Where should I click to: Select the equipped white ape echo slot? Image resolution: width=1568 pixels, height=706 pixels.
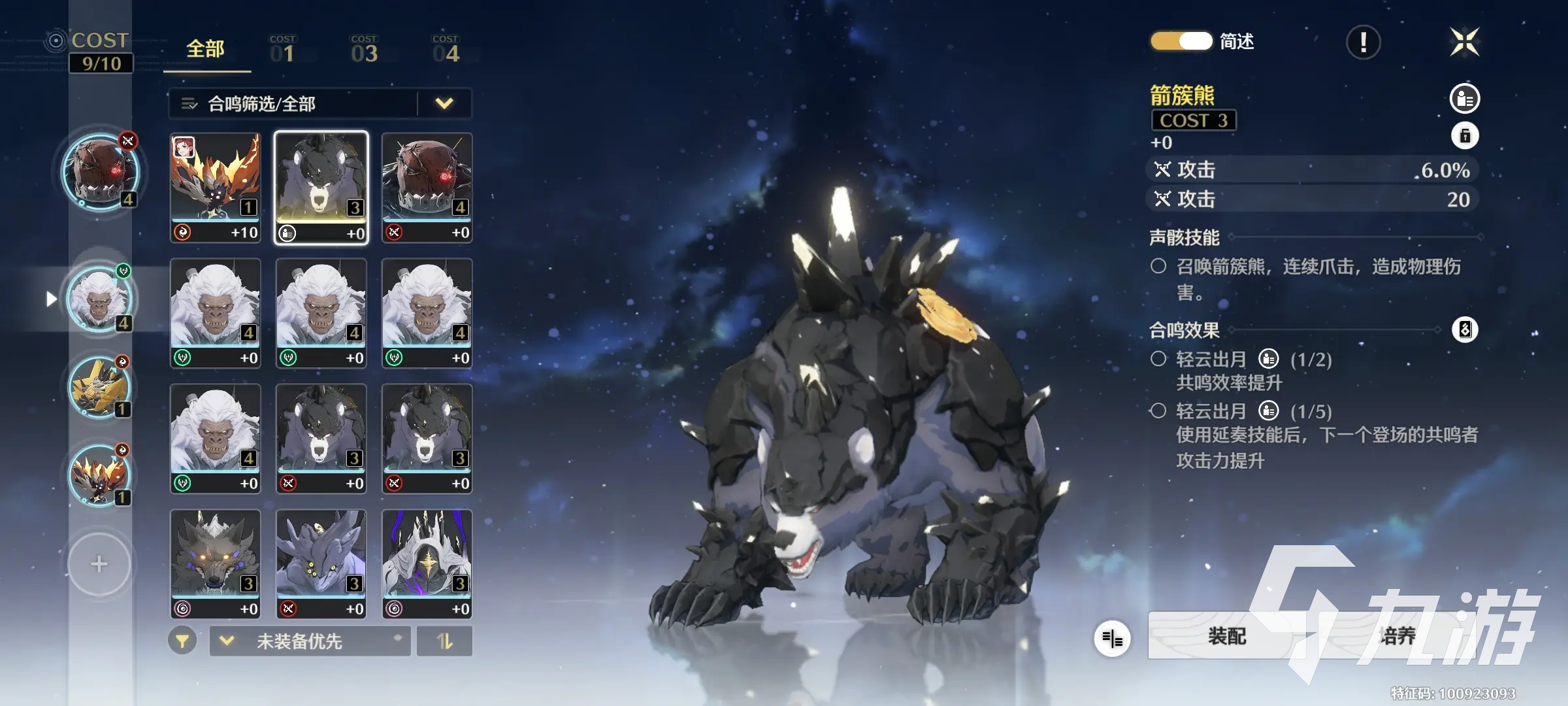(100, 299)
